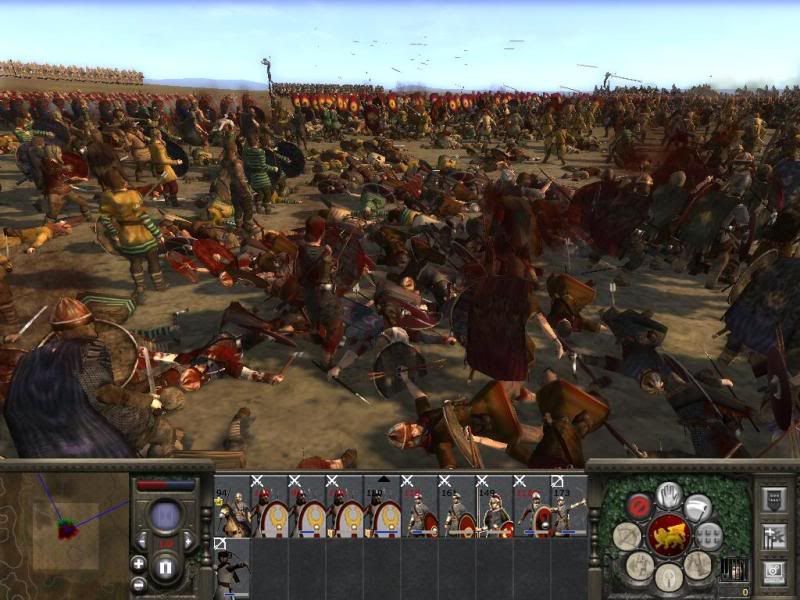The height and width of the screenshot is (600, 800).
Task: Toggle the bow fire-at-will button
Action: click(x=627, y=536)
